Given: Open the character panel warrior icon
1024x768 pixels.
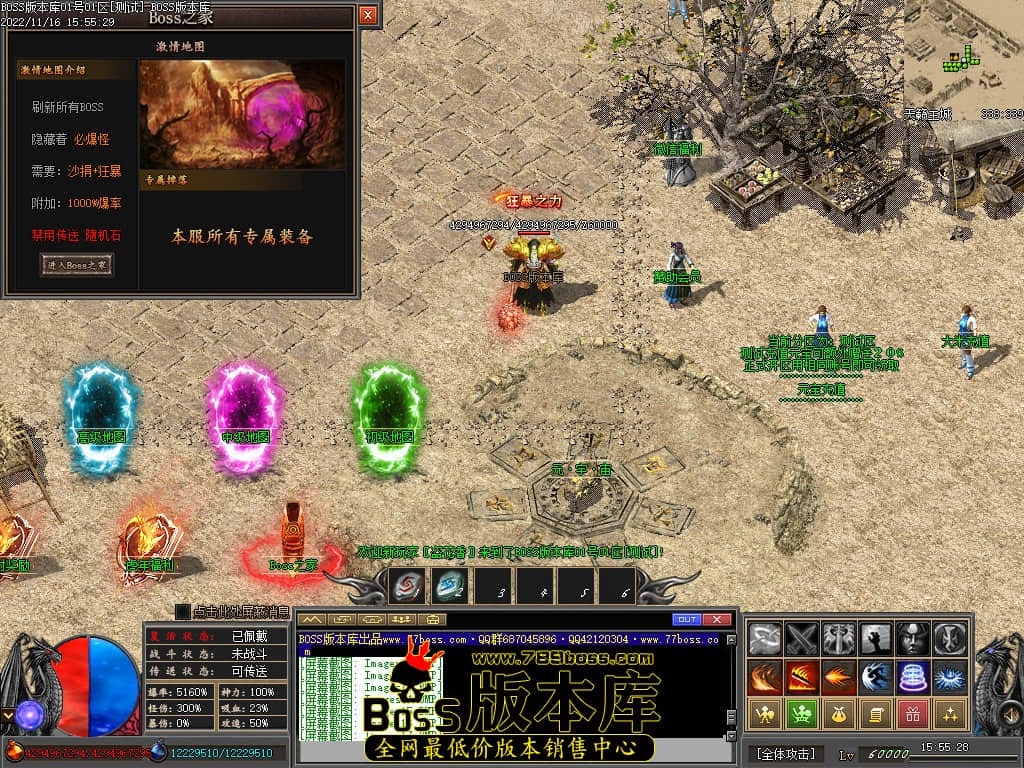Looking at the screenshot, I should pos(765,714).
